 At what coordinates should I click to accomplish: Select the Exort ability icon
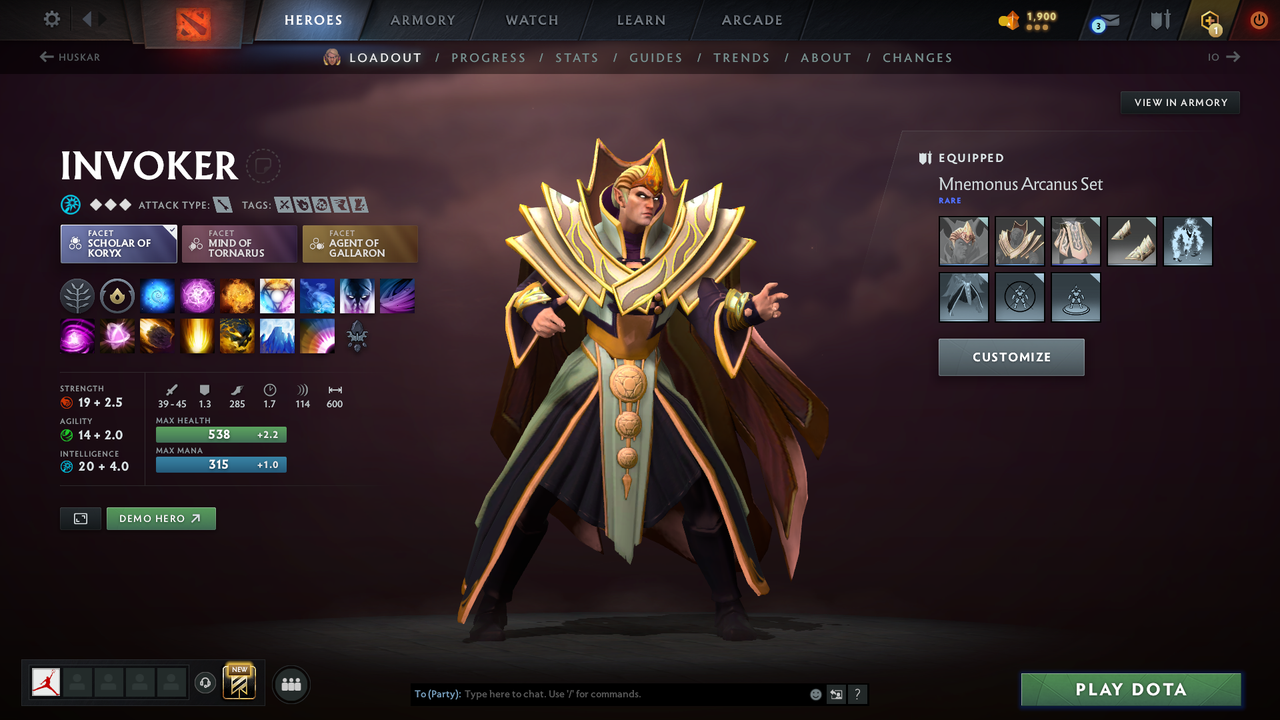(237, 295)
